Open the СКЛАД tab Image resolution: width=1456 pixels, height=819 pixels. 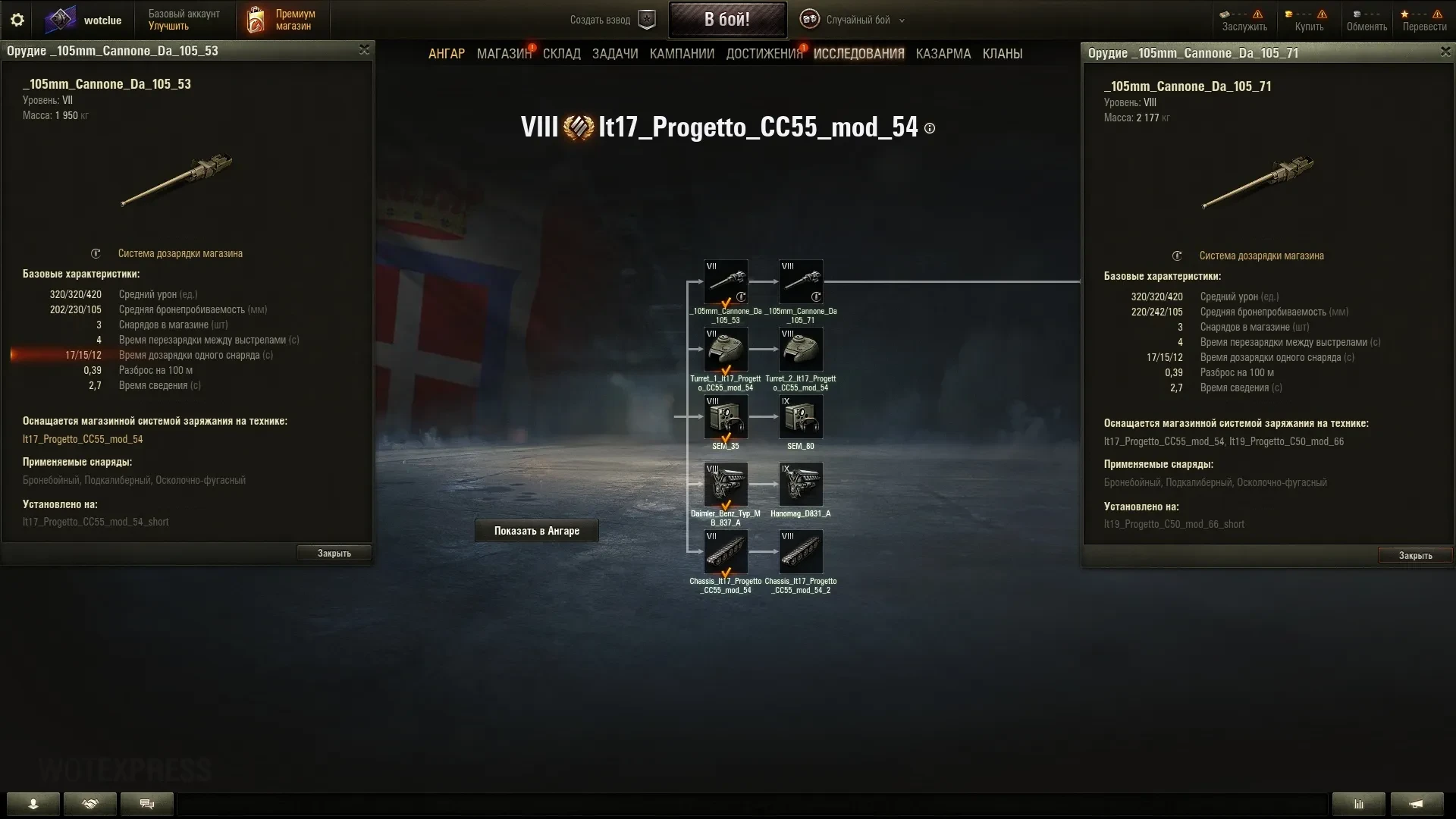tap(561, 54)
